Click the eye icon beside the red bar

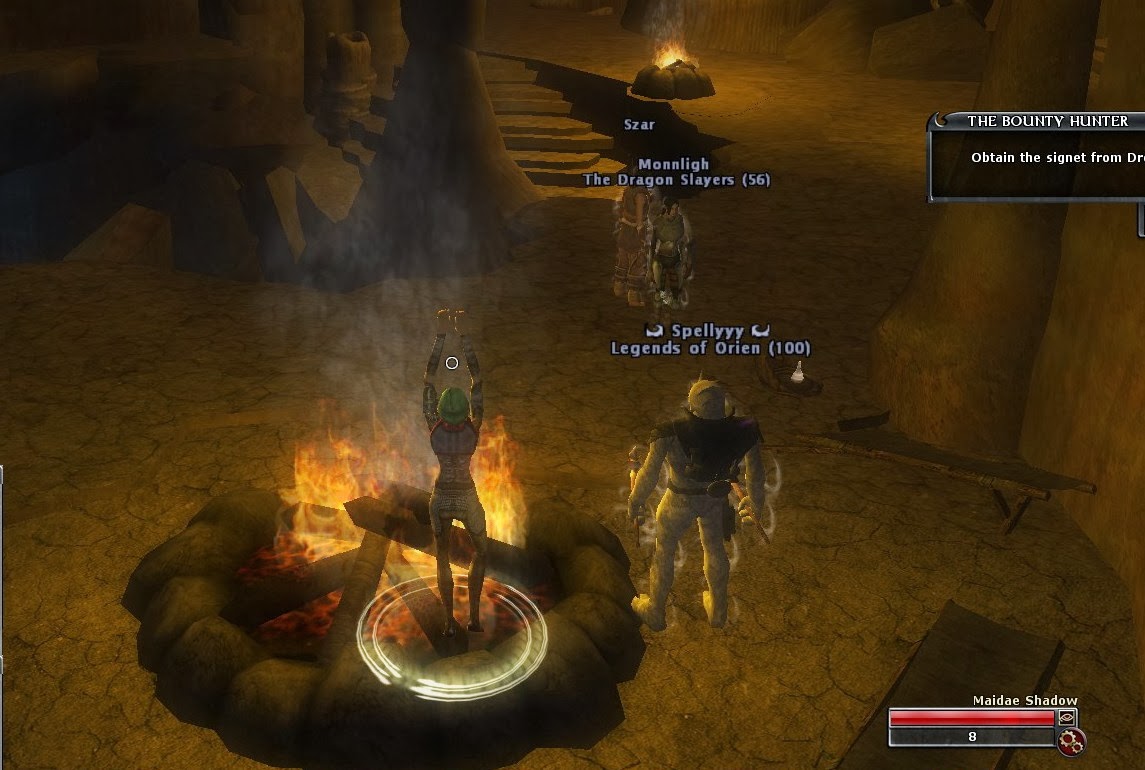[x=1067, y=717]
